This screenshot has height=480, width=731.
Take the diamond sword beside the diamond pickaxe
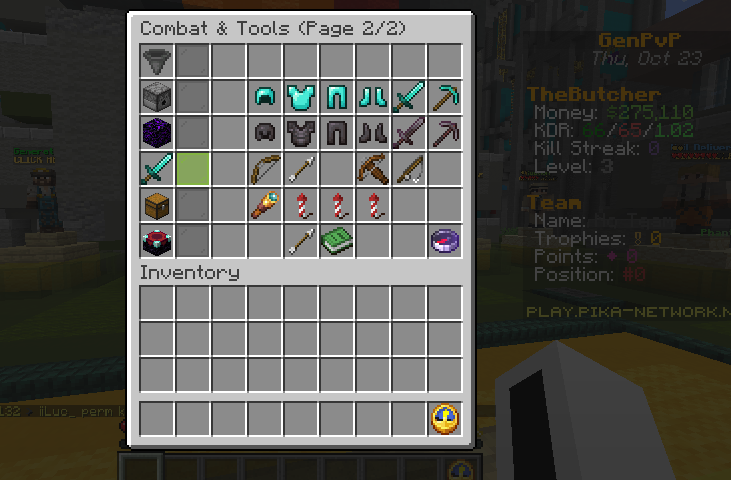(409, 97)
